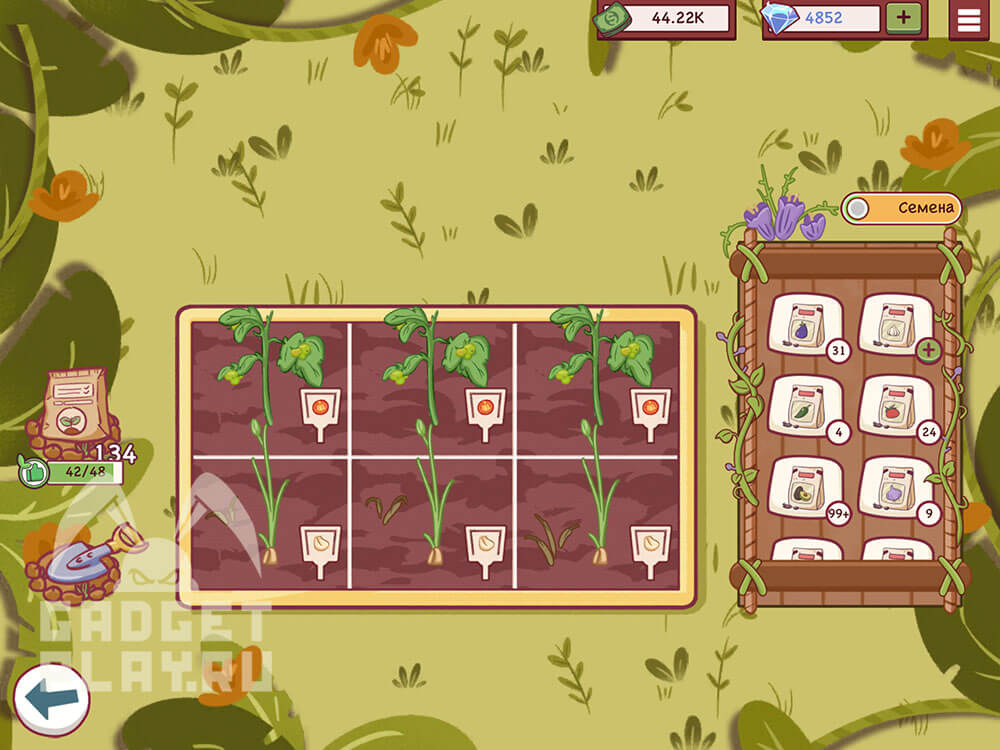Add more garlic seeds with plus badge
The image size is (1000, 750).
pos(928,350)
